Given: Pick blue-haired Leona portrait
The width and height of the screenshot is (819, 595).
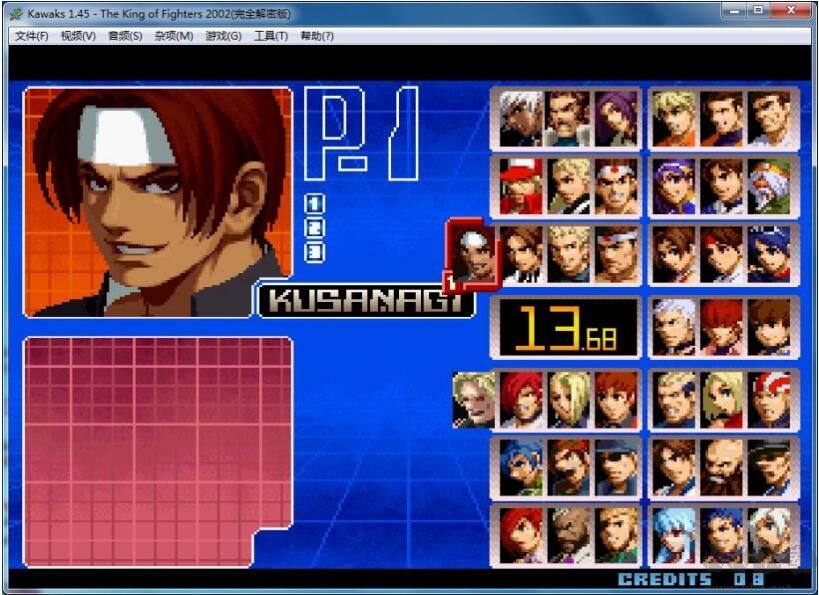Looking at the screenshot, I should tap(520, 467).
